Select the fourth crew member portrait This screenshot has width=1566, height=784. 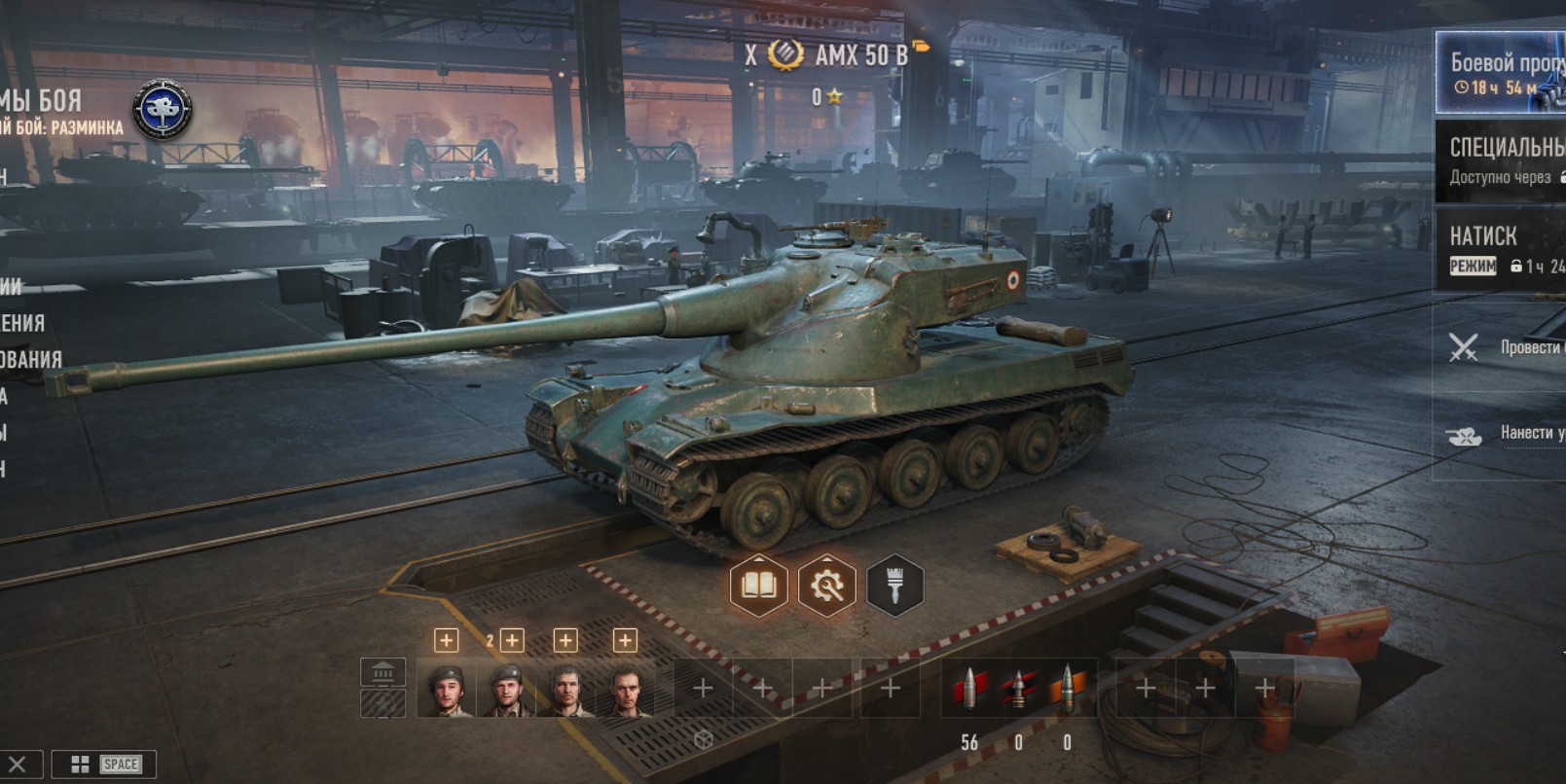[x=625, y=690]
